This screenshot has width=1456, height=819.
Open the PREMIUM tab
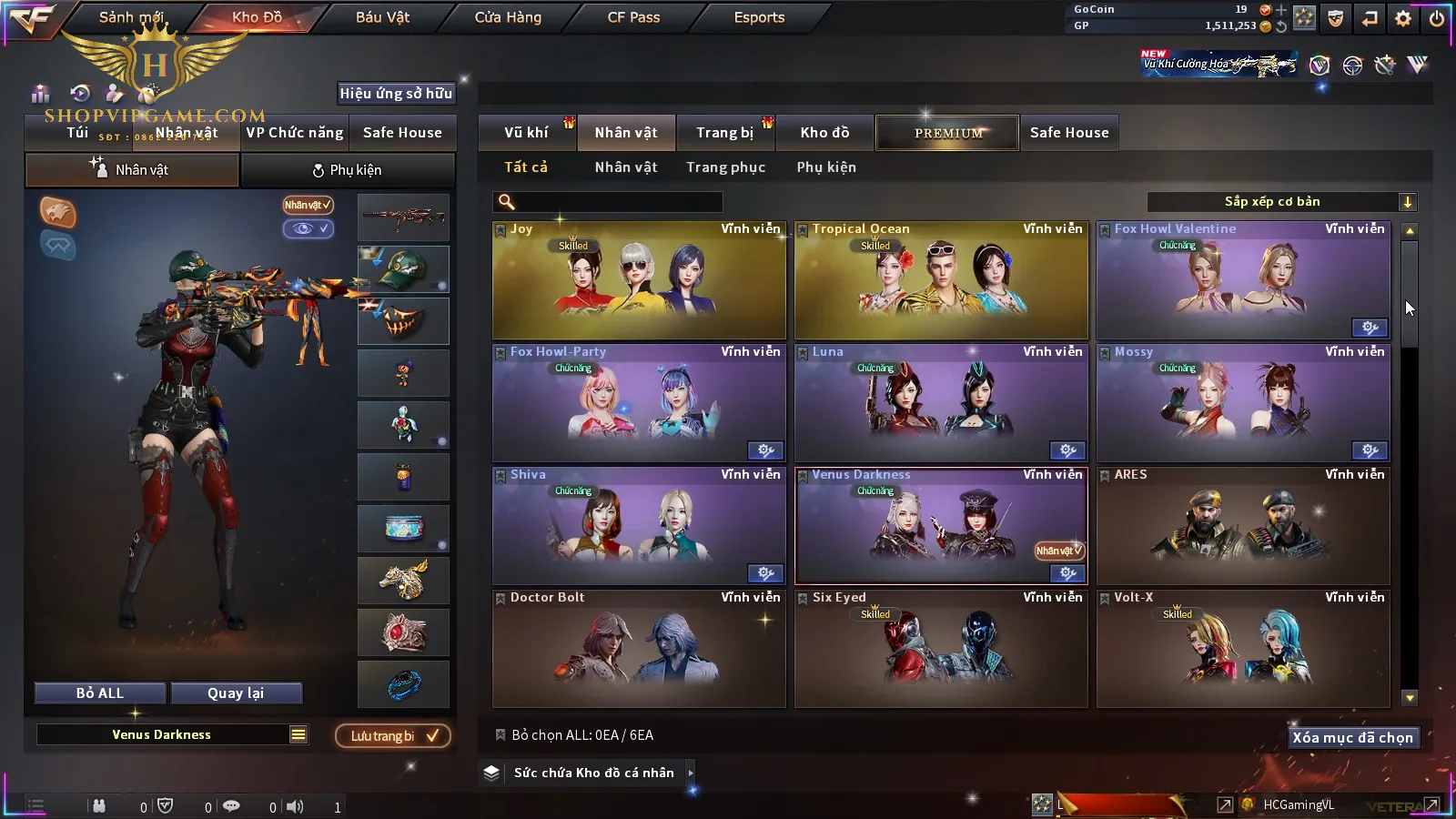click(x=948, y=133)
